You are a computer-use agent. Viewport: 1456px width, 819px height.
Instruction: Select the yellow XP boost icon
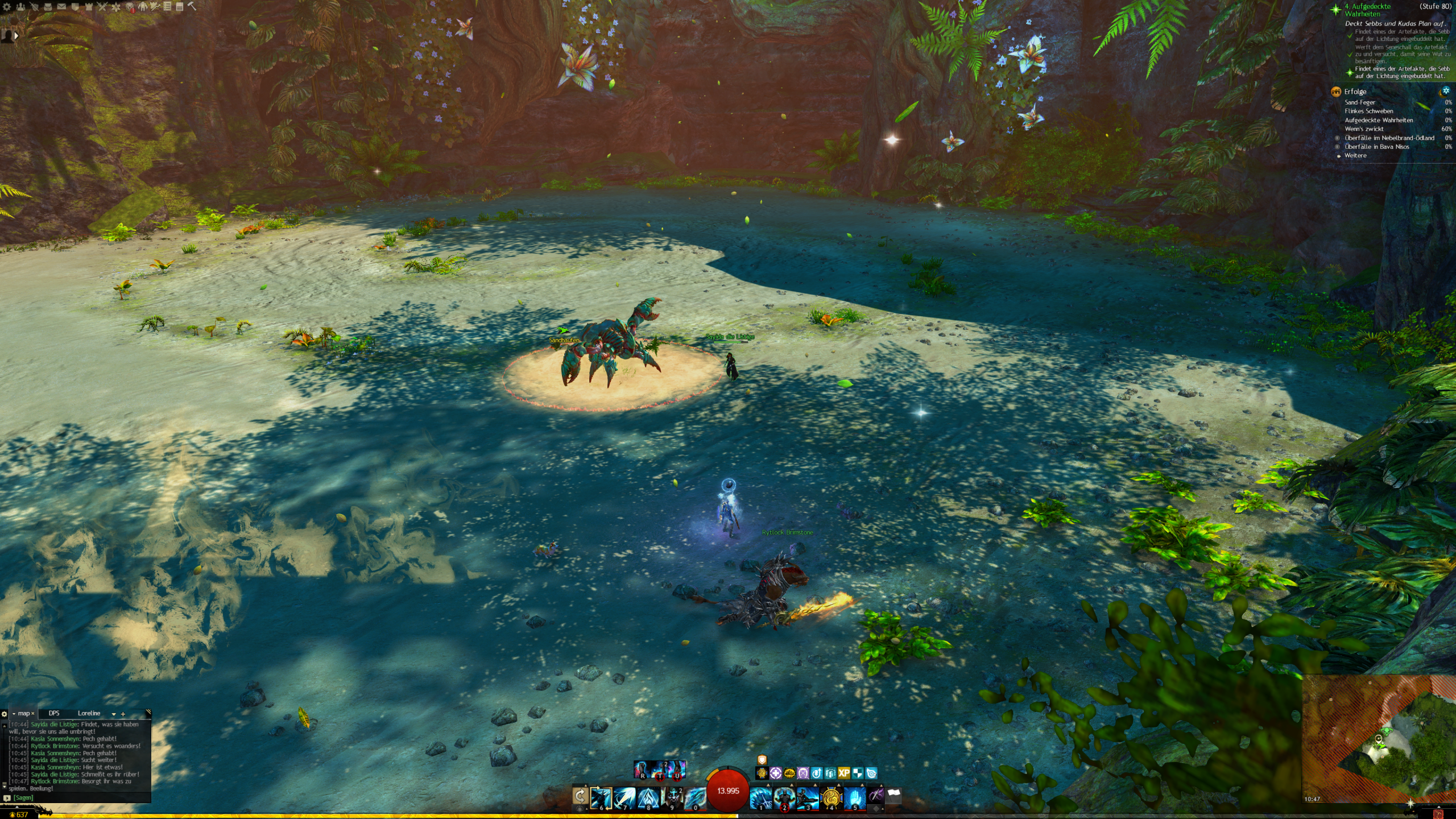pyautogui.click(x=844, y=773)
